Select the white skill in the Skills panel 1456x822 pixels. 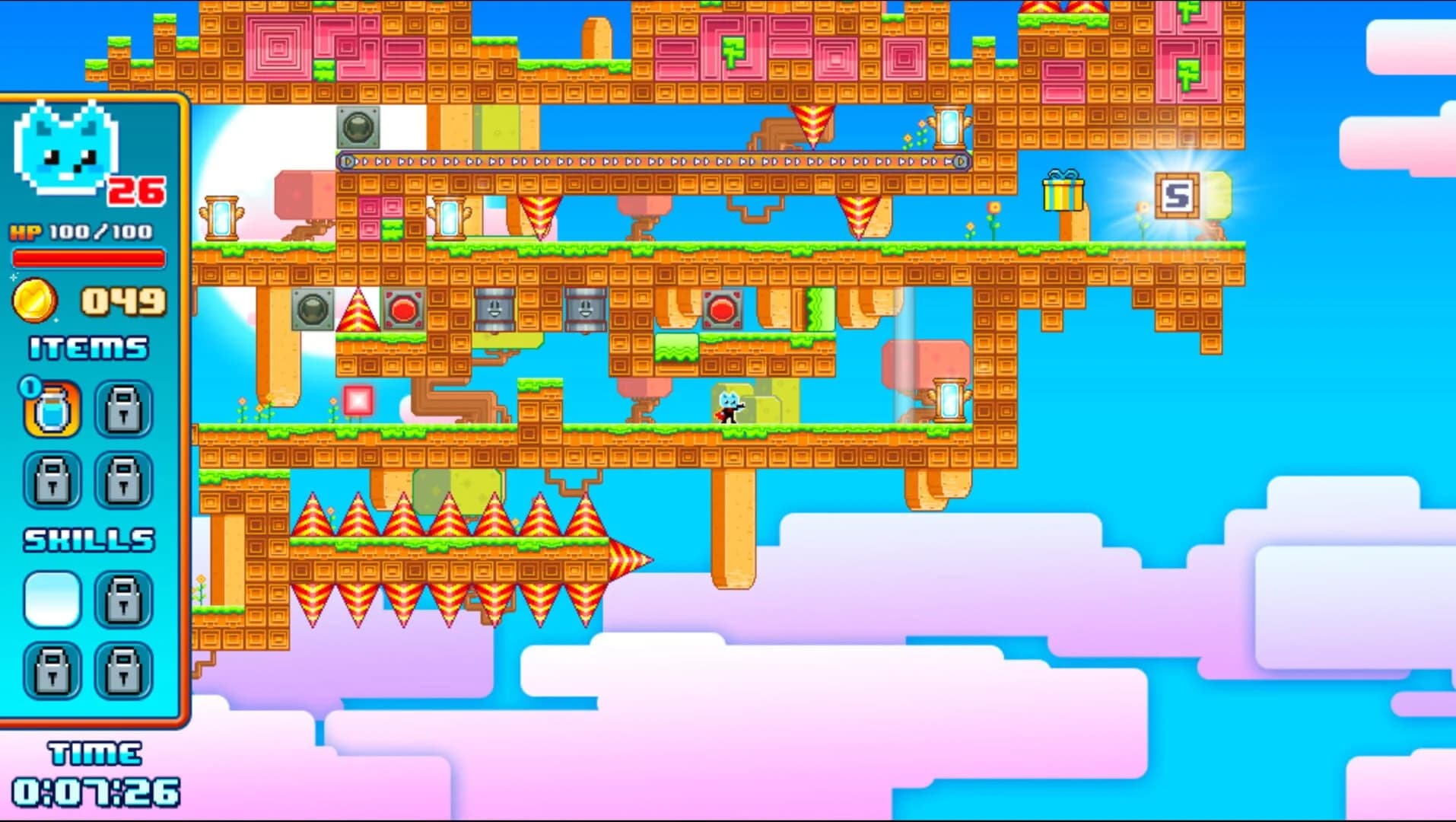(52, 600)
